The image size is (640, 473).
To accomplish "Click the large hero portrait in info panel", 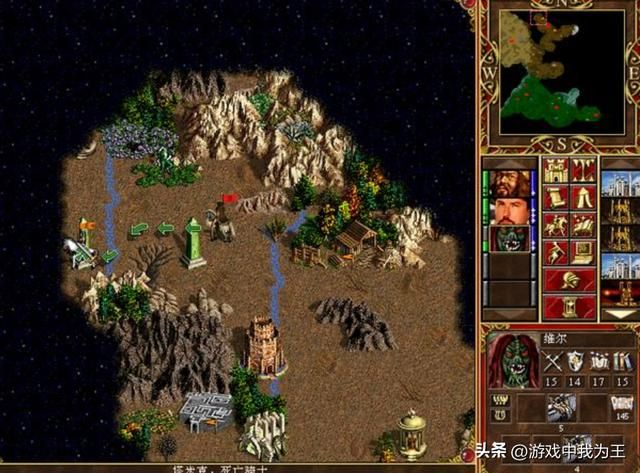I will coord(513,360).
